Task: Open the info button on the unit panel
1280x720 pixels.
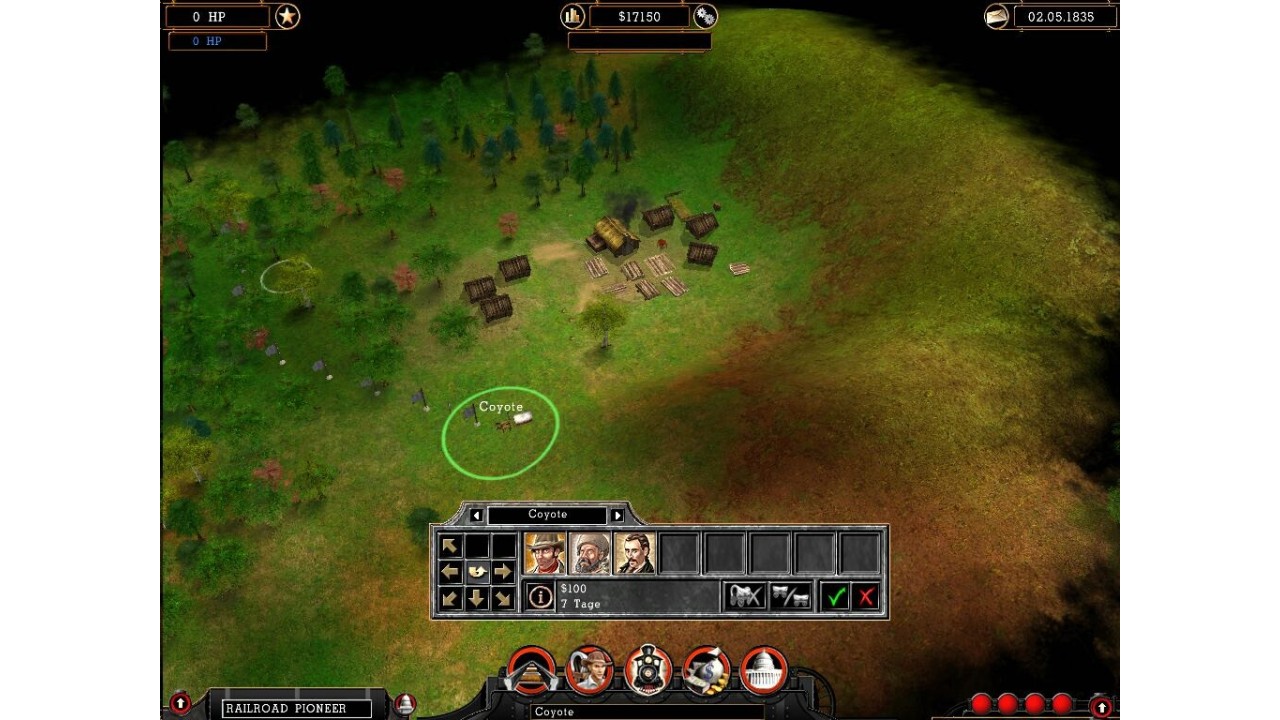Action: (540, 597)
